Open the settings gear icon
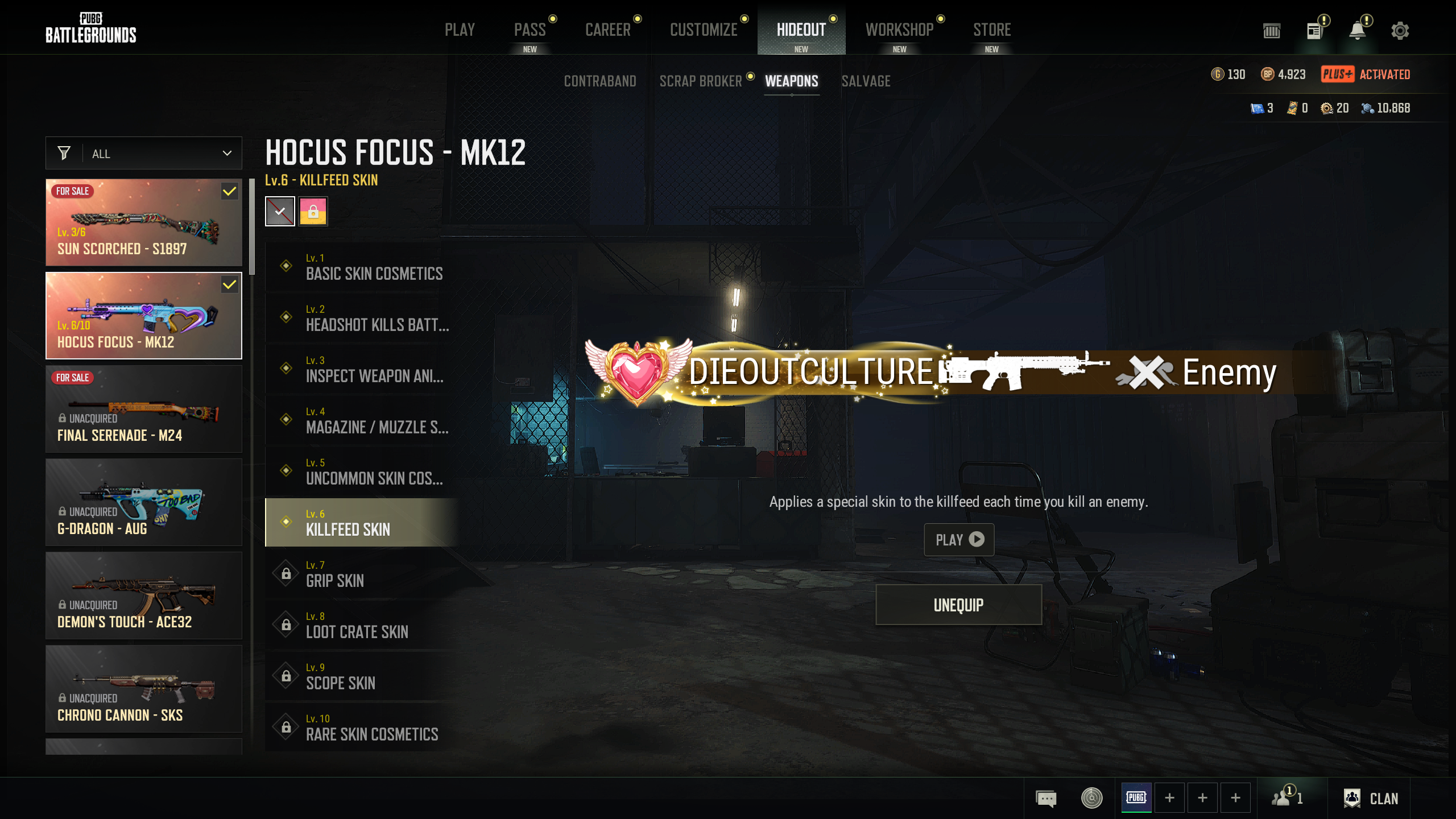 tap(1400, 31)
